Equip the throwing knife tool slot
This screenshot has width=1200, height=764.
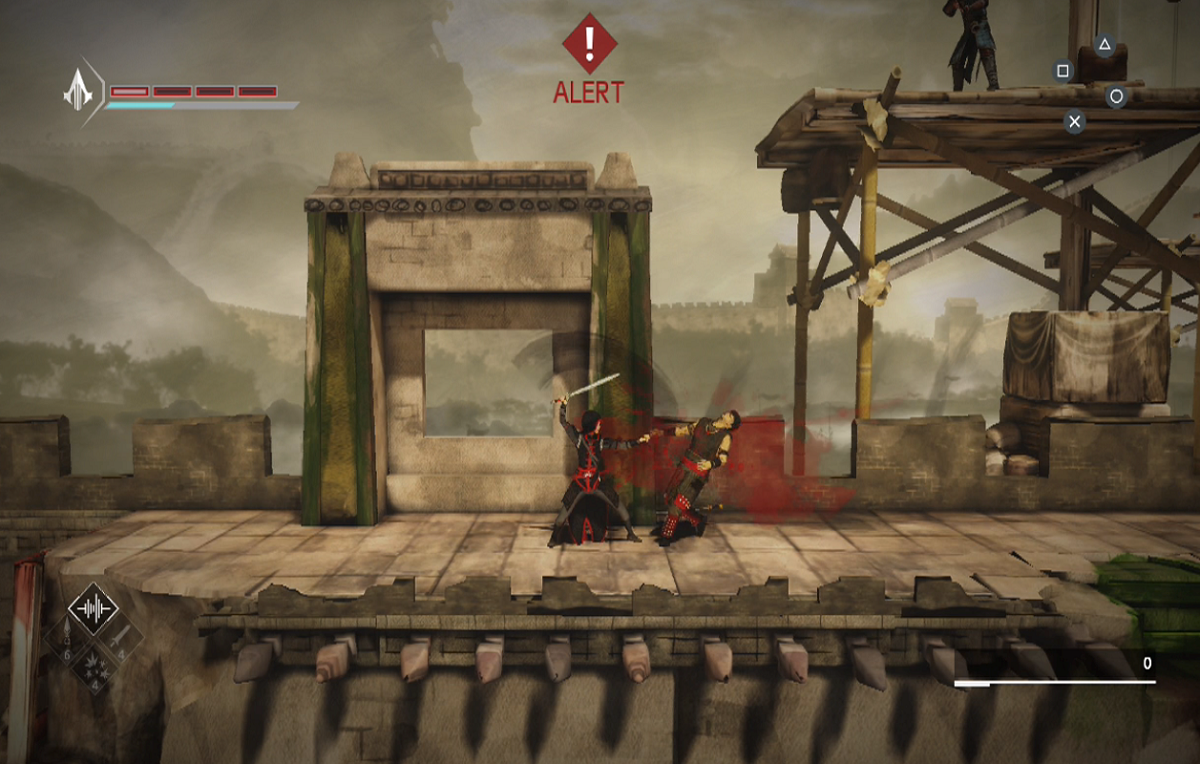pos(120,635)
